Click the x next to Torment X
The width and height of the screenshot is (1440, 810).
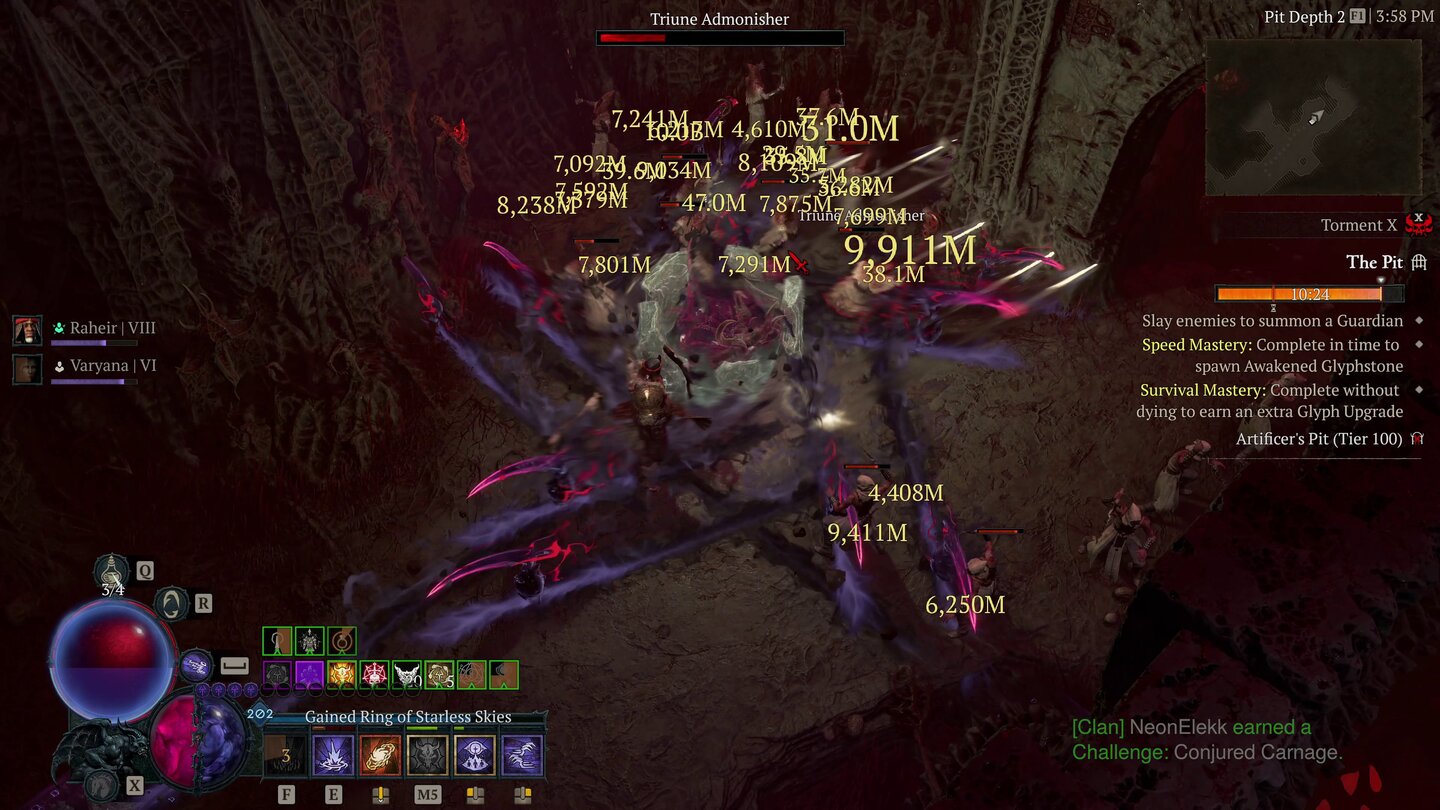tap(1418, 216)
